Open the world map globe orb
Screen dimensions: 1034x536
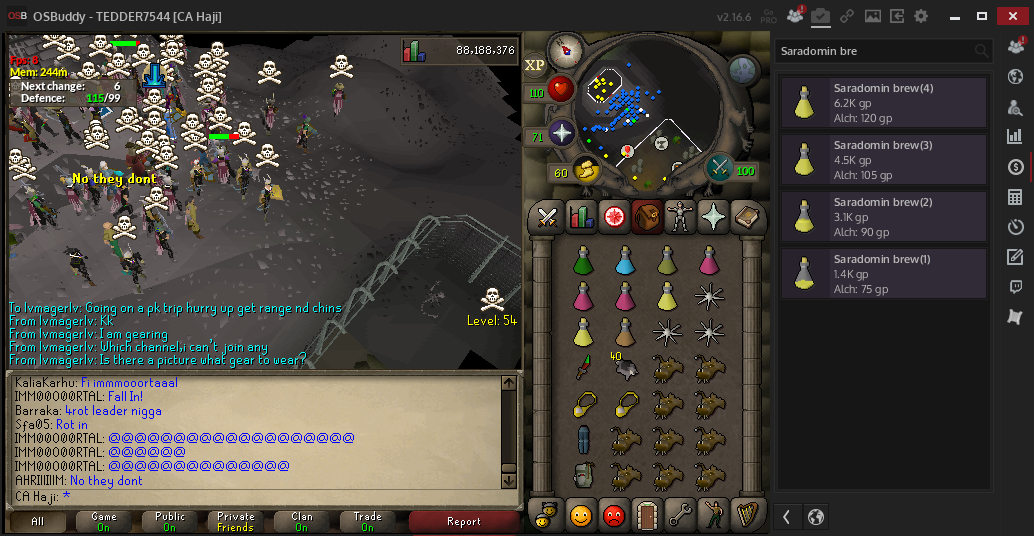point(743,68)
